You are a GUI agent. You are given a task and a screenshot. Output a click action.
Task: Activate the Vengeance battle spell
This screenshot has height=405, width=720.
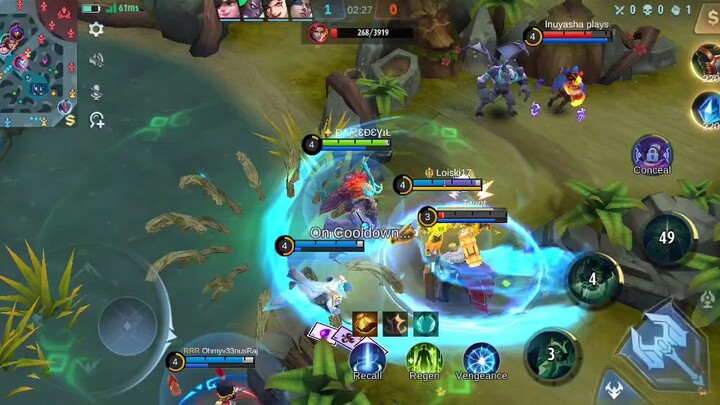(481, 358)
